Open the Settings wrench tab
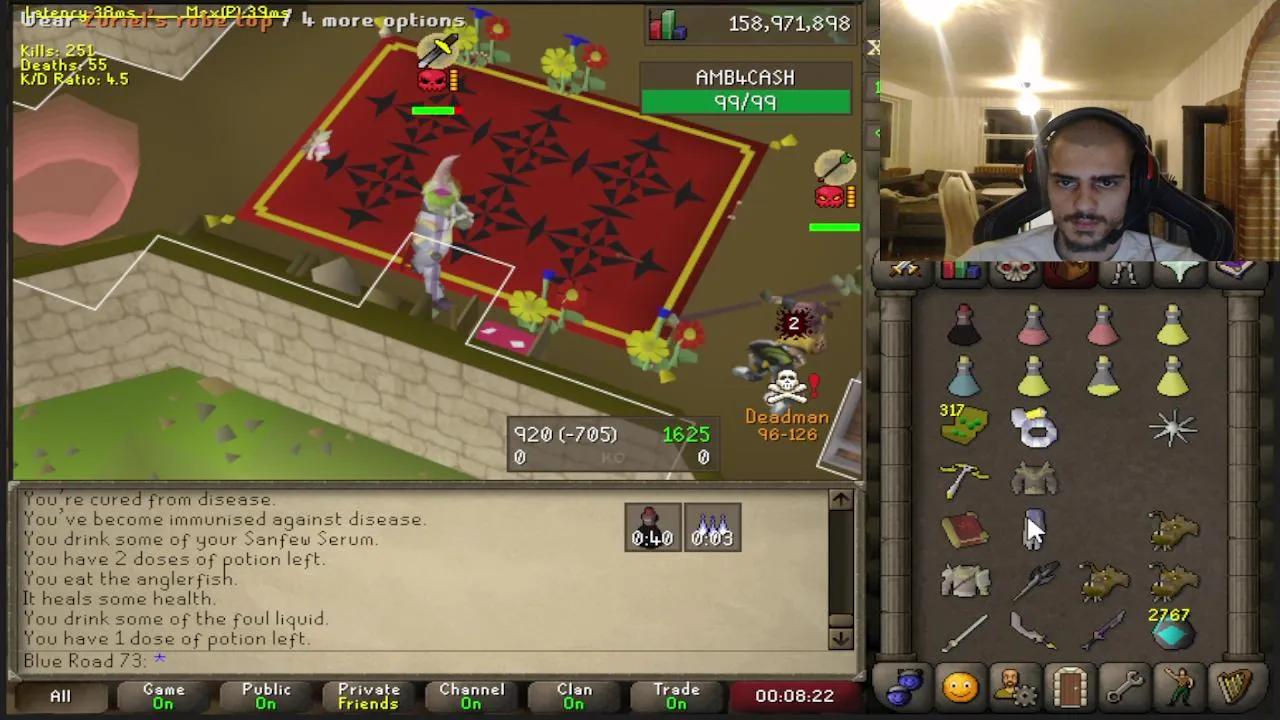 1124,686
